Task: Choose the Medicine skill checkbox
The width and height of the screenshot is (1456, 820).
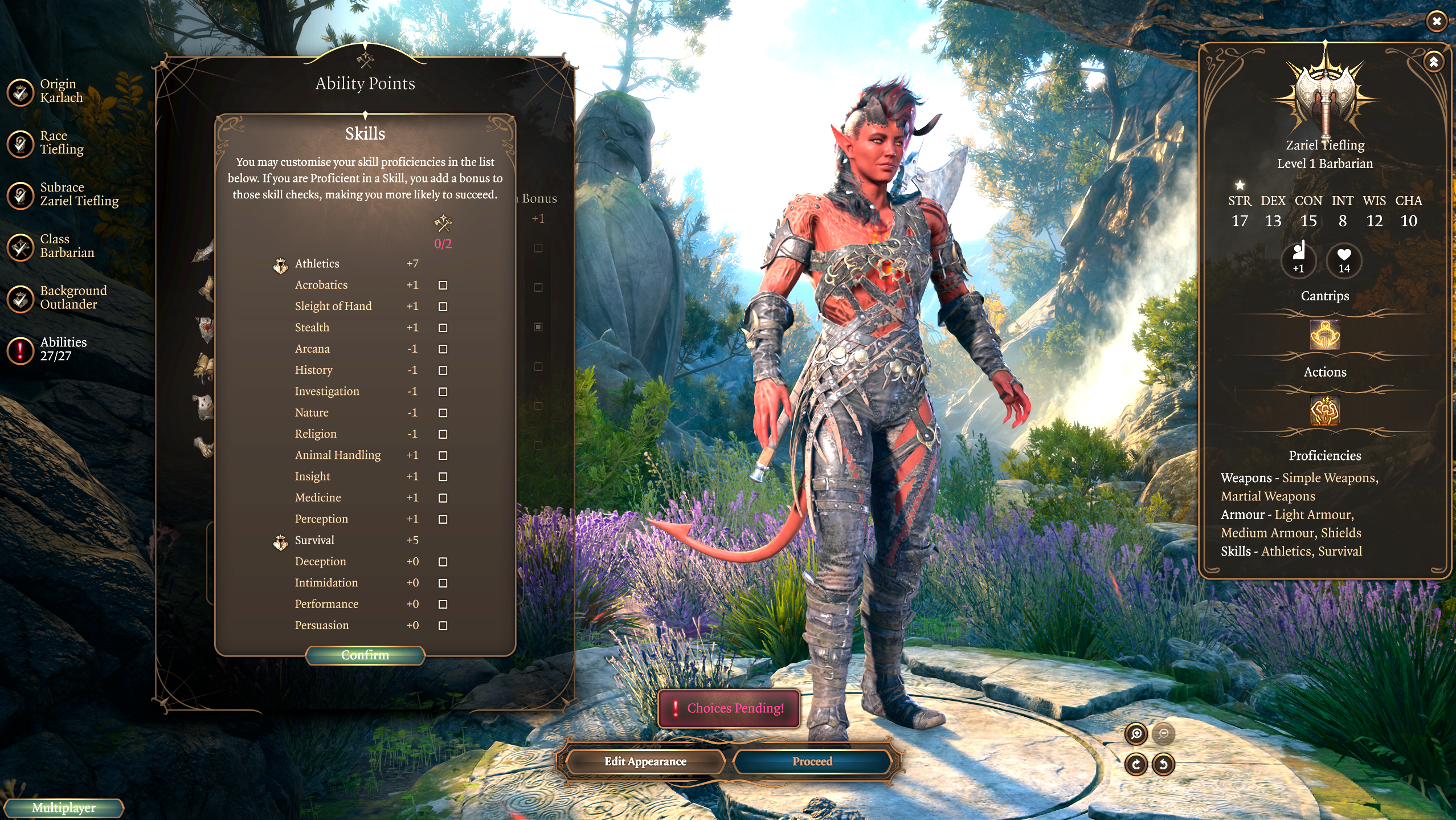Action: coord(443,498)
